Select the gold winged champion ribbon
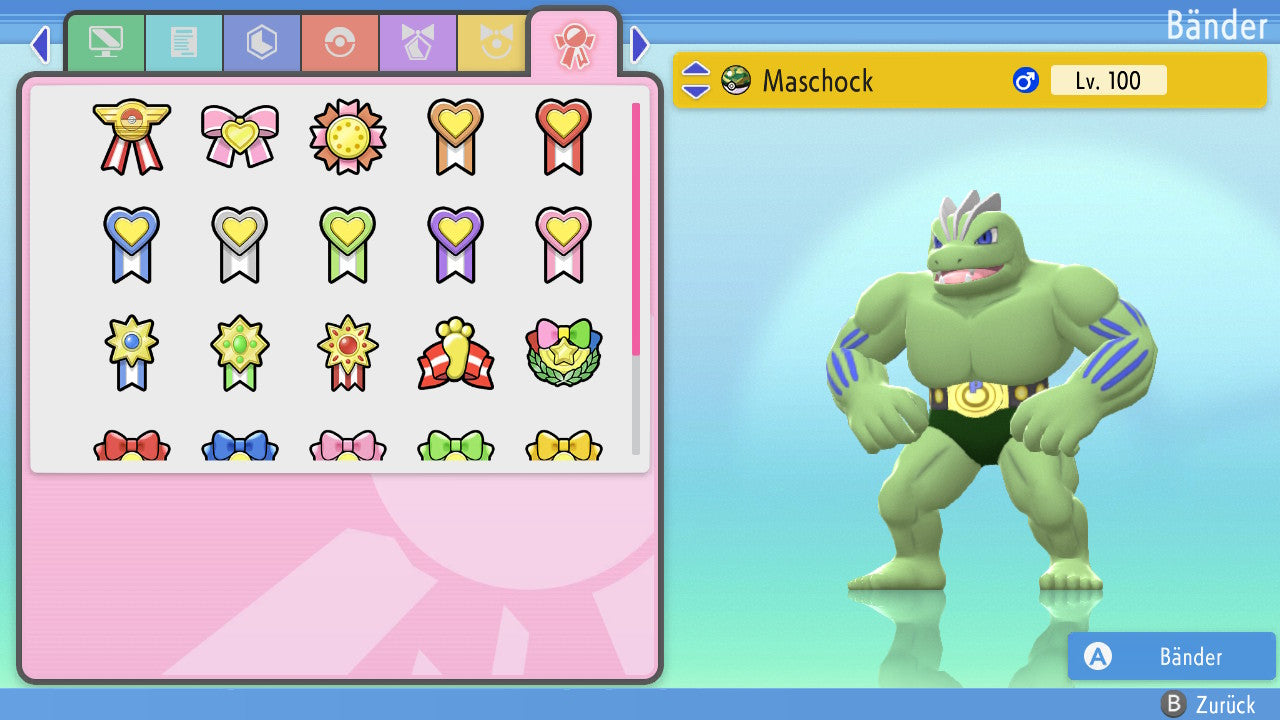Image resolution: width=1280 pixels, height=720 pixels. 132,136
